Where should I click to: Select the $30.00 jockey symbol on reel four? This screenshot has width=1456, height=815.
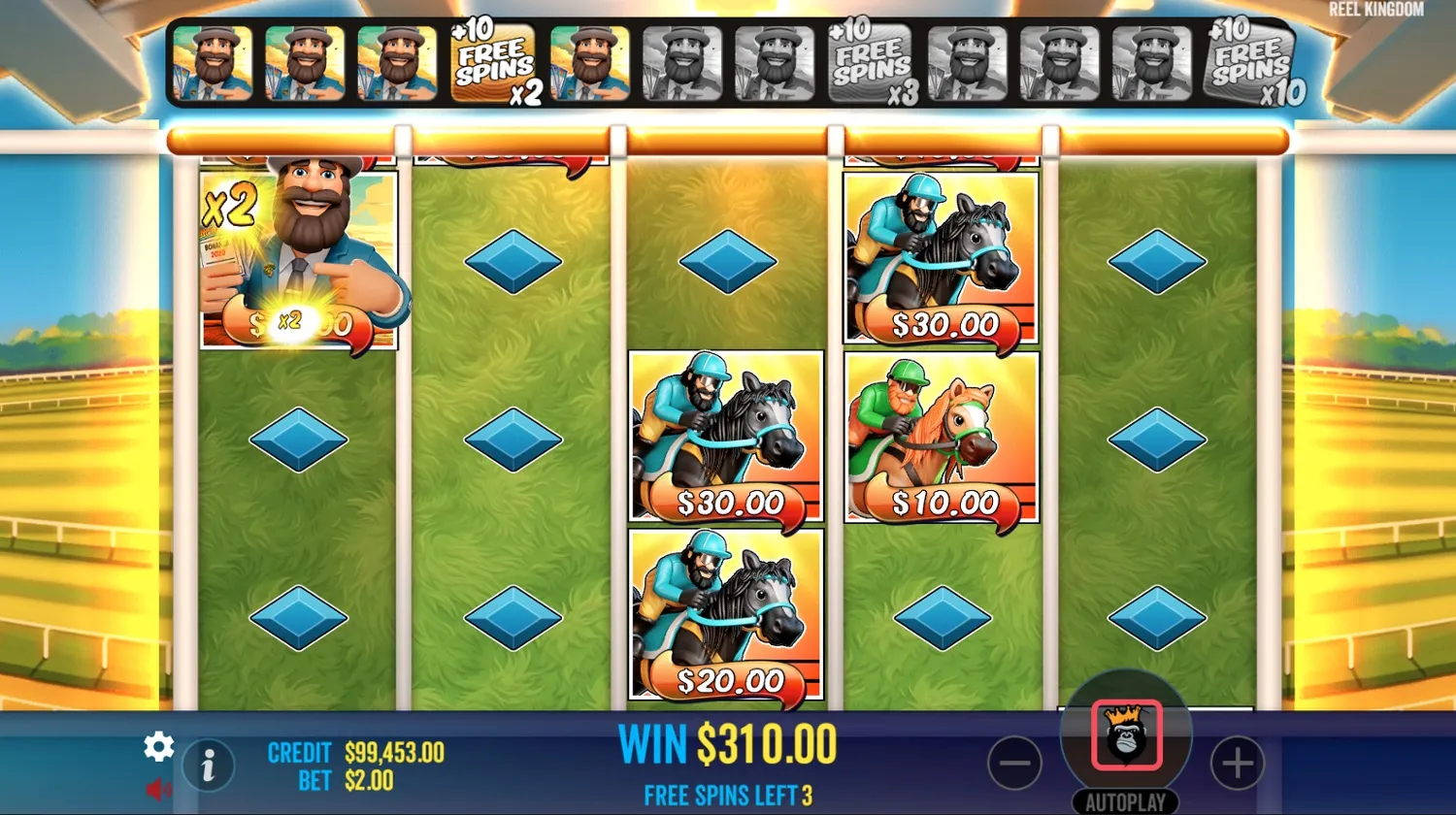940,257
